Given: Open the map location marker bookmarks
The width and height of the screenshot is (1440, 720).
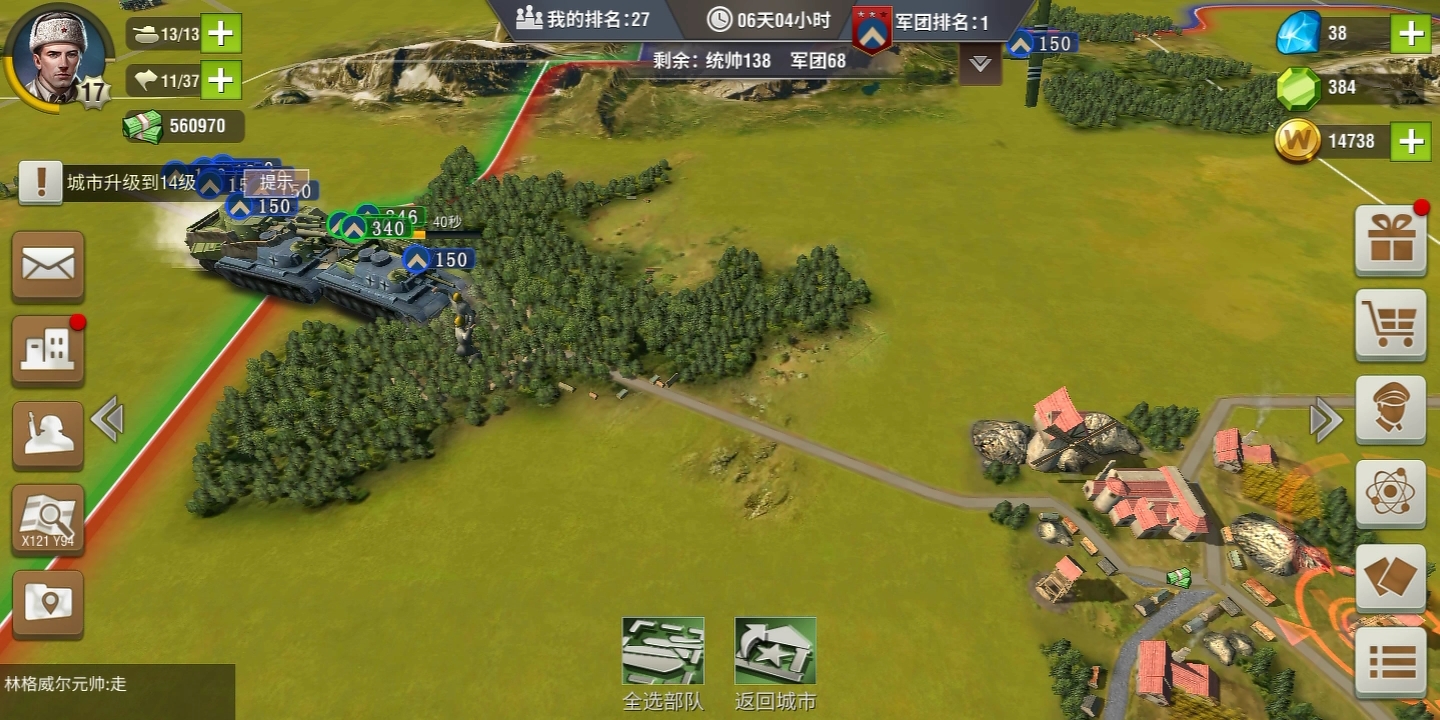Looking at the screenshot, I should click(48, 603).
